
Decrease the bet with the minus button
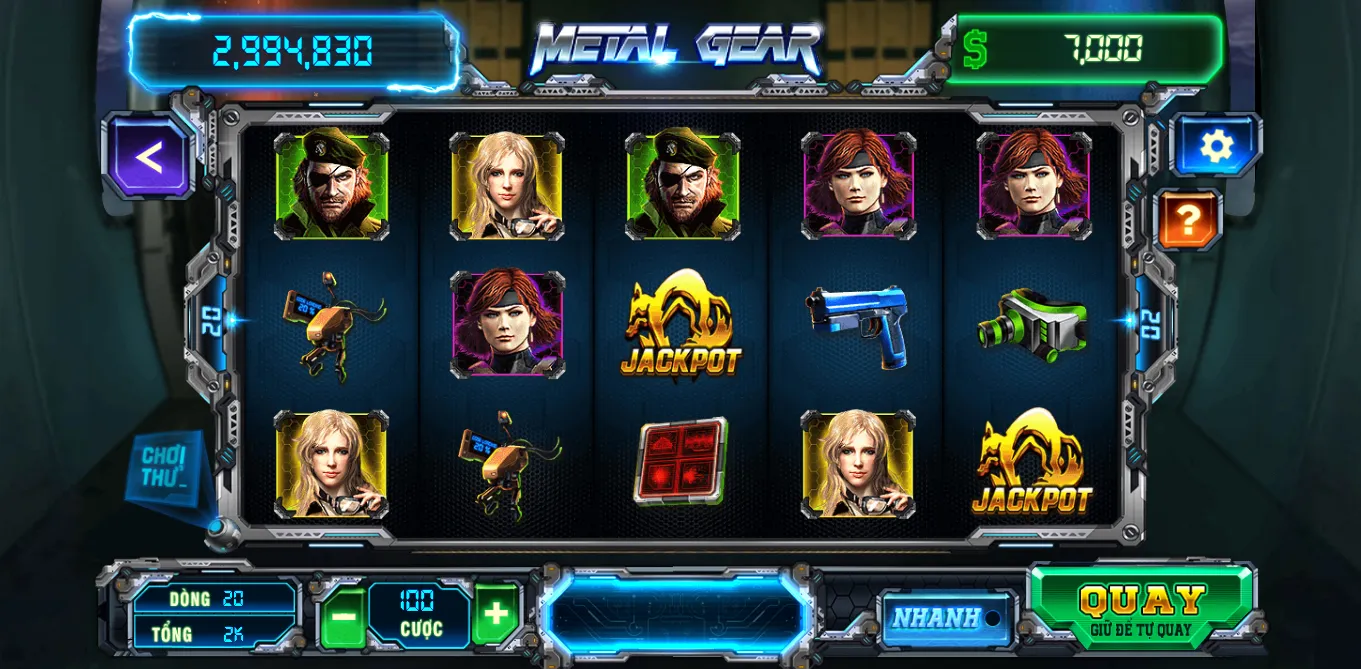[343, 614]
